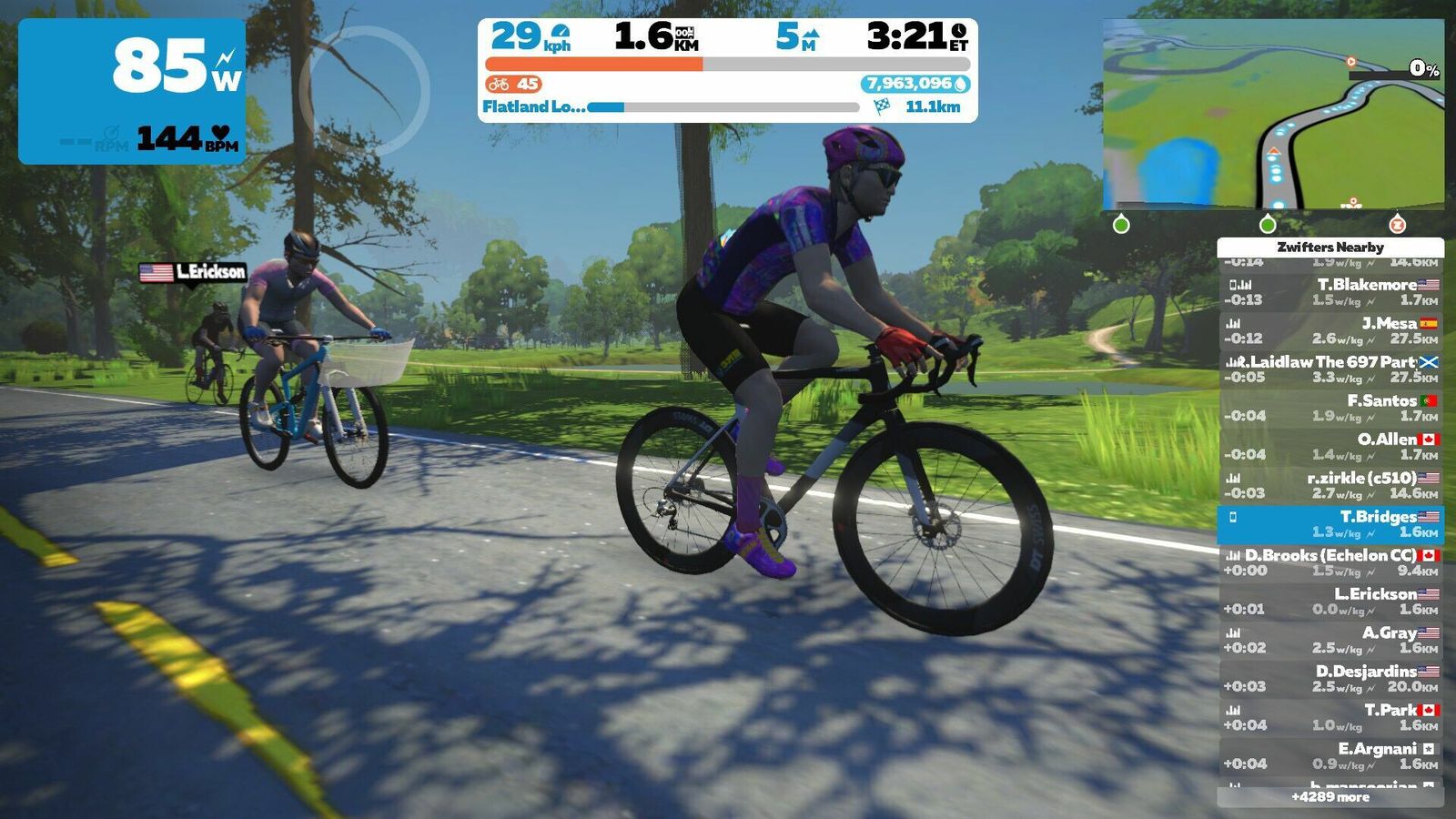Image resolution: width=1456 pixels, height=819 pixels.
Task: Click O.Allen's row in Zwifters Nearby
Action: 1330,447
